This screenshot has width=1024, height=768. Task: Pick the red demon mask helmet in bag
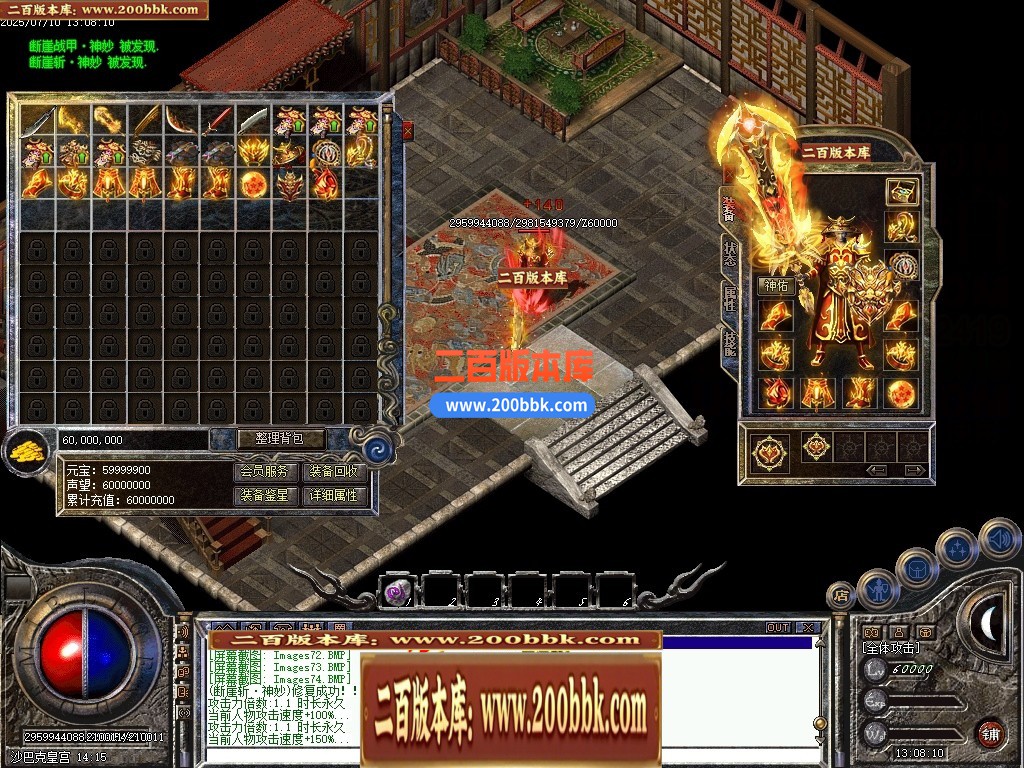[289, 185]
